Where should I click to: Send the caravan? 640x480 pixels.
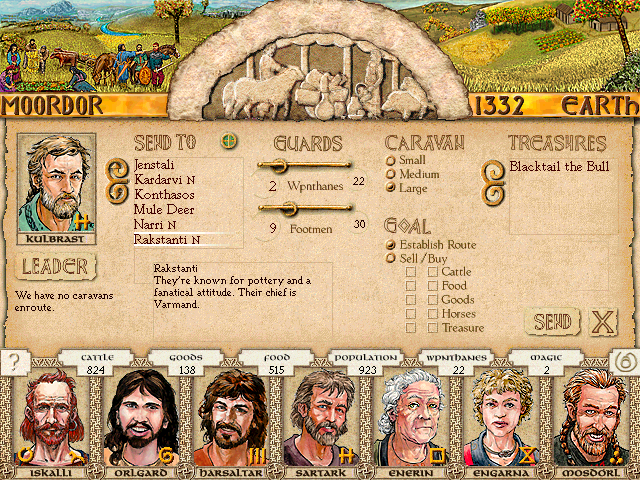coord(551,322)
